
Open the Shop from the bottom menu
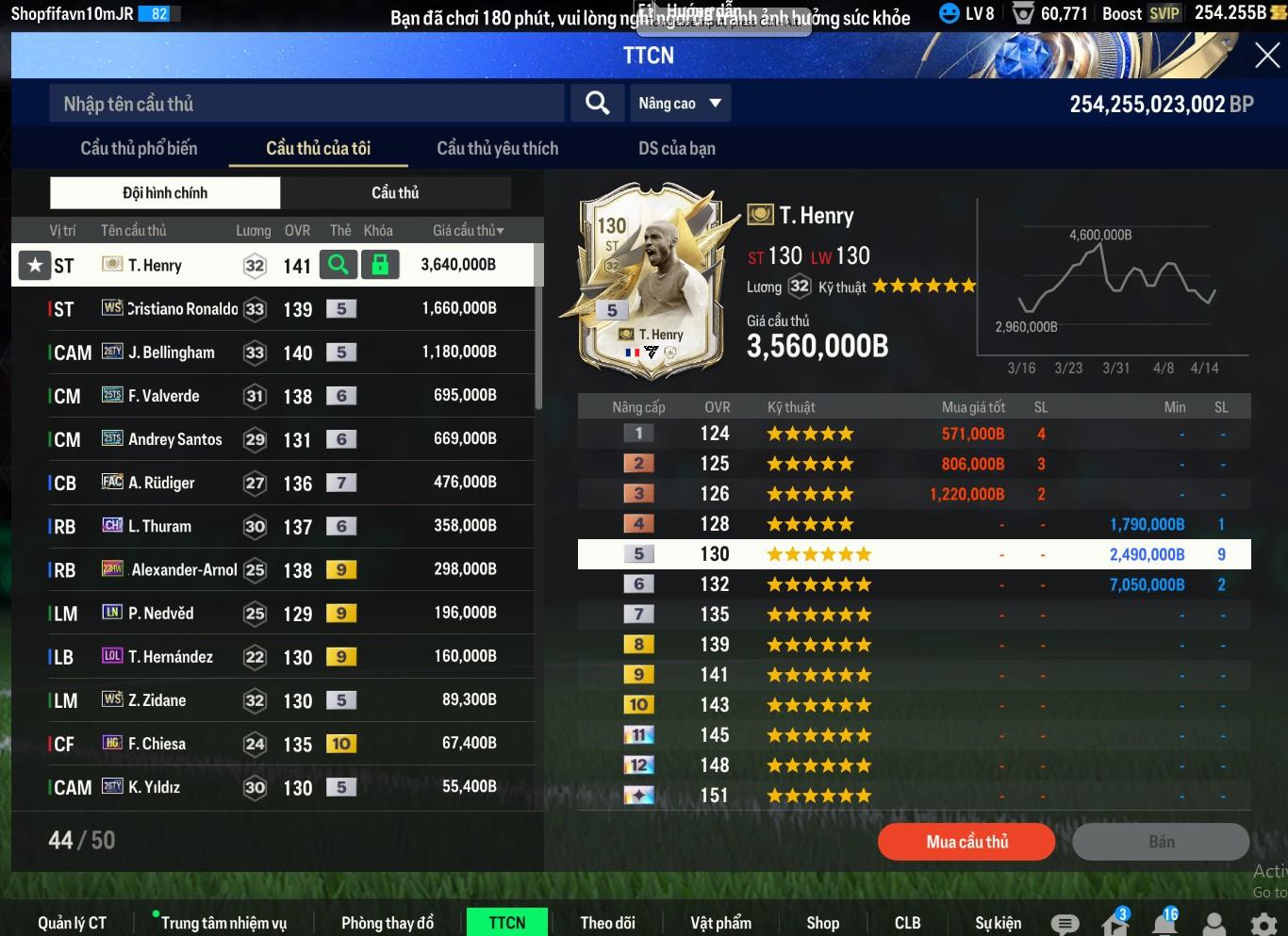(x=822, y=923)
